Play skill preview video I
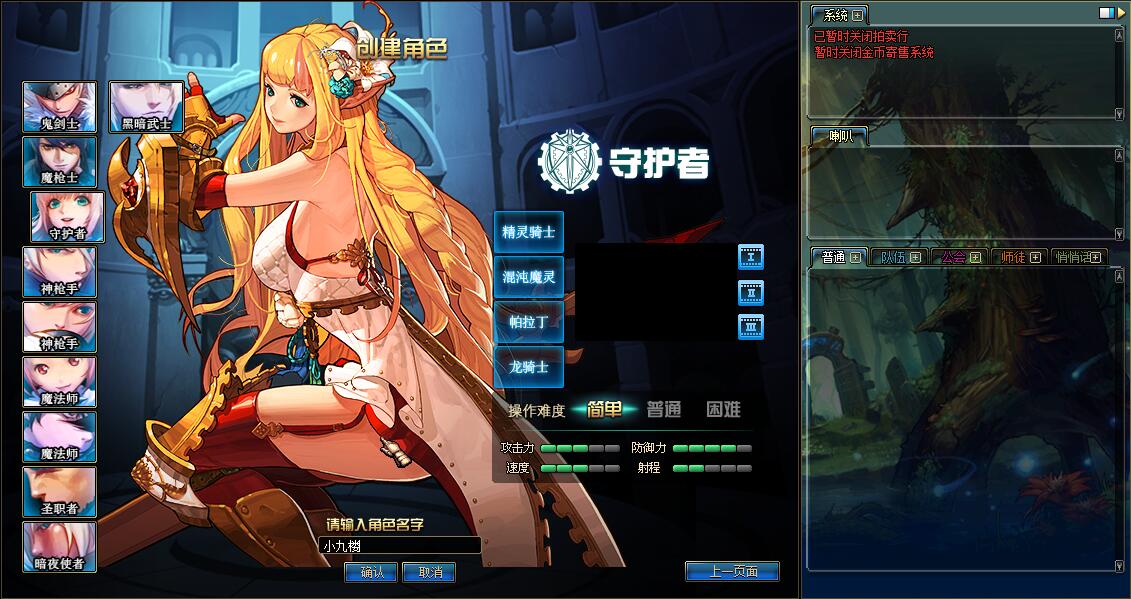Screen dimensions: 1131x599 coord(751,257)
